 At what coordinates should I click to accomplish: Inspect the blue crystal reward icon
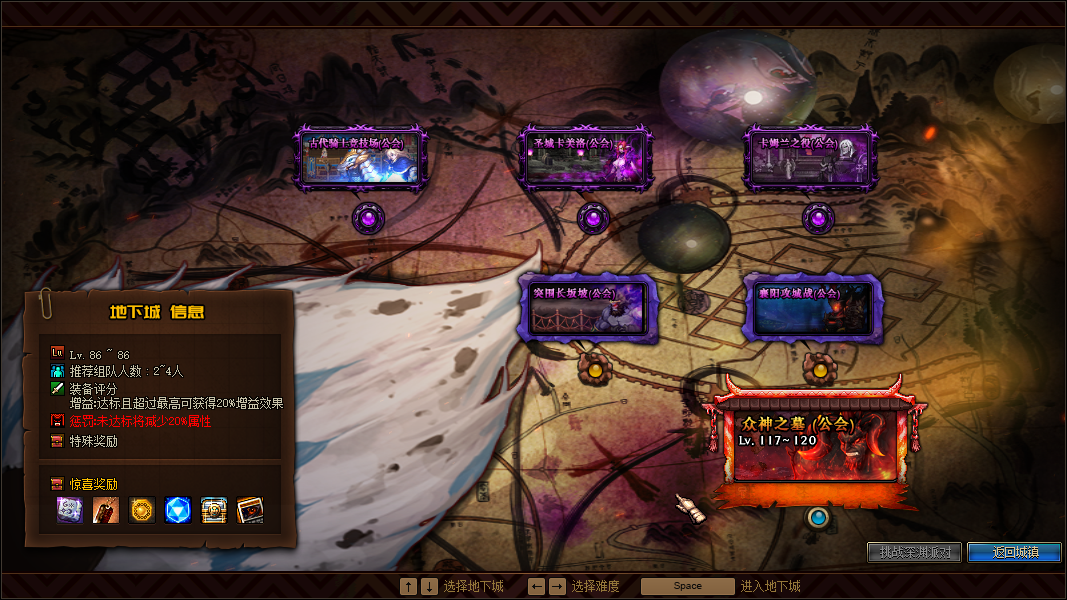[178, 510]
